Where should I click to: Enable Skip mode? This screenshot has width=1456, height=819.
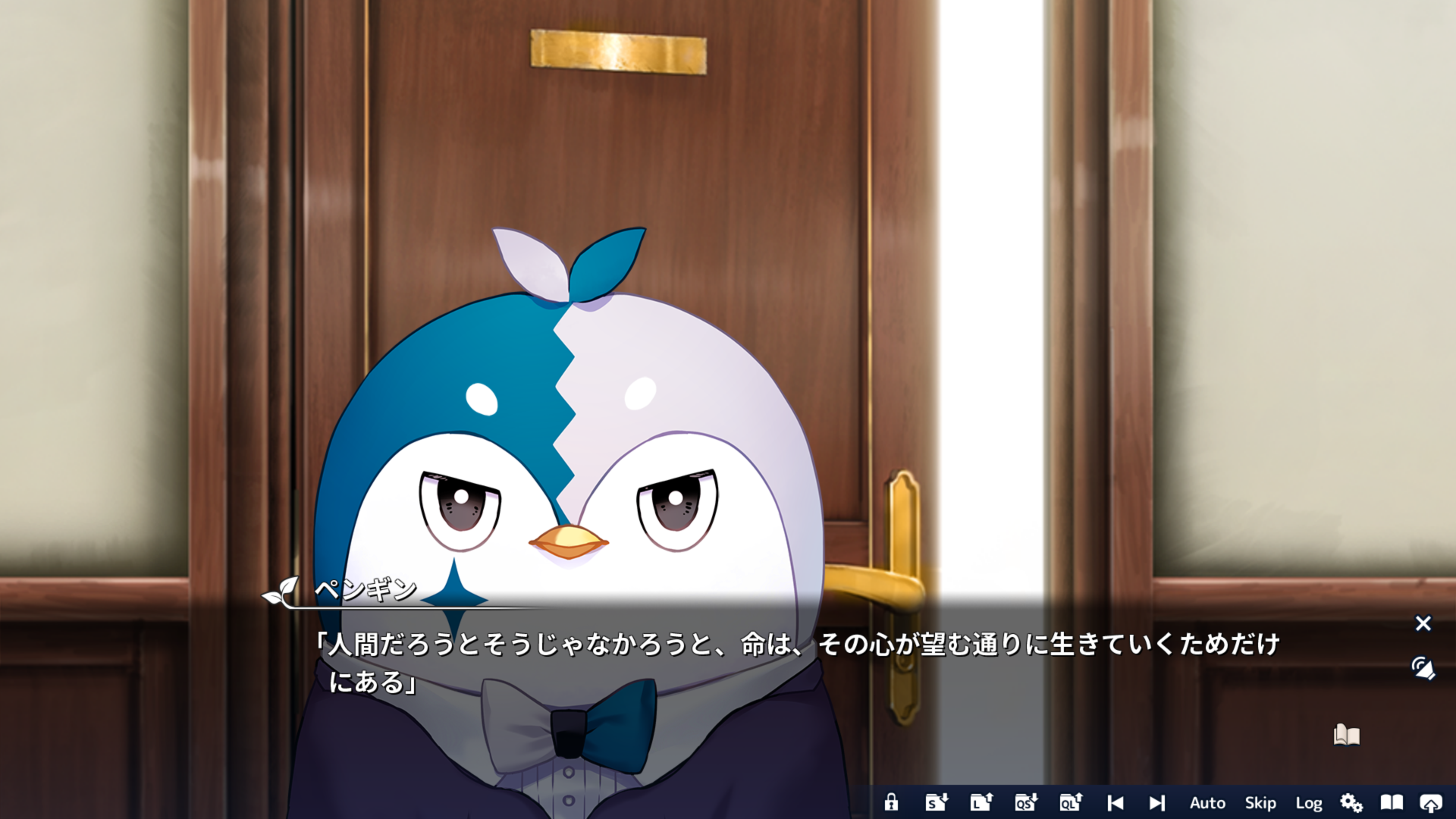coord(1260,802)
